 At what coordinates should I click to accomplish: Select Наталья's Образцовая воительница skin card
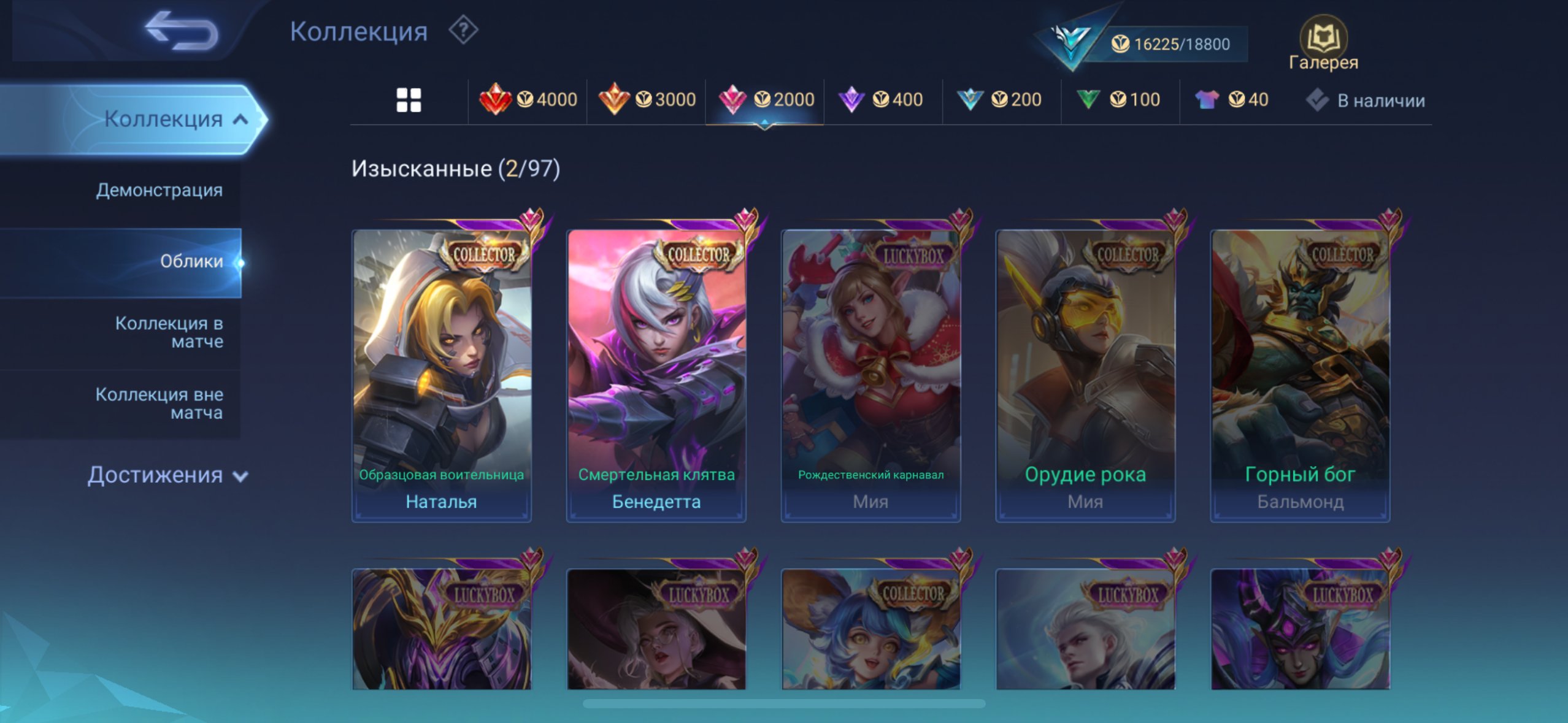pyautogui.click(x=441, y=375)
